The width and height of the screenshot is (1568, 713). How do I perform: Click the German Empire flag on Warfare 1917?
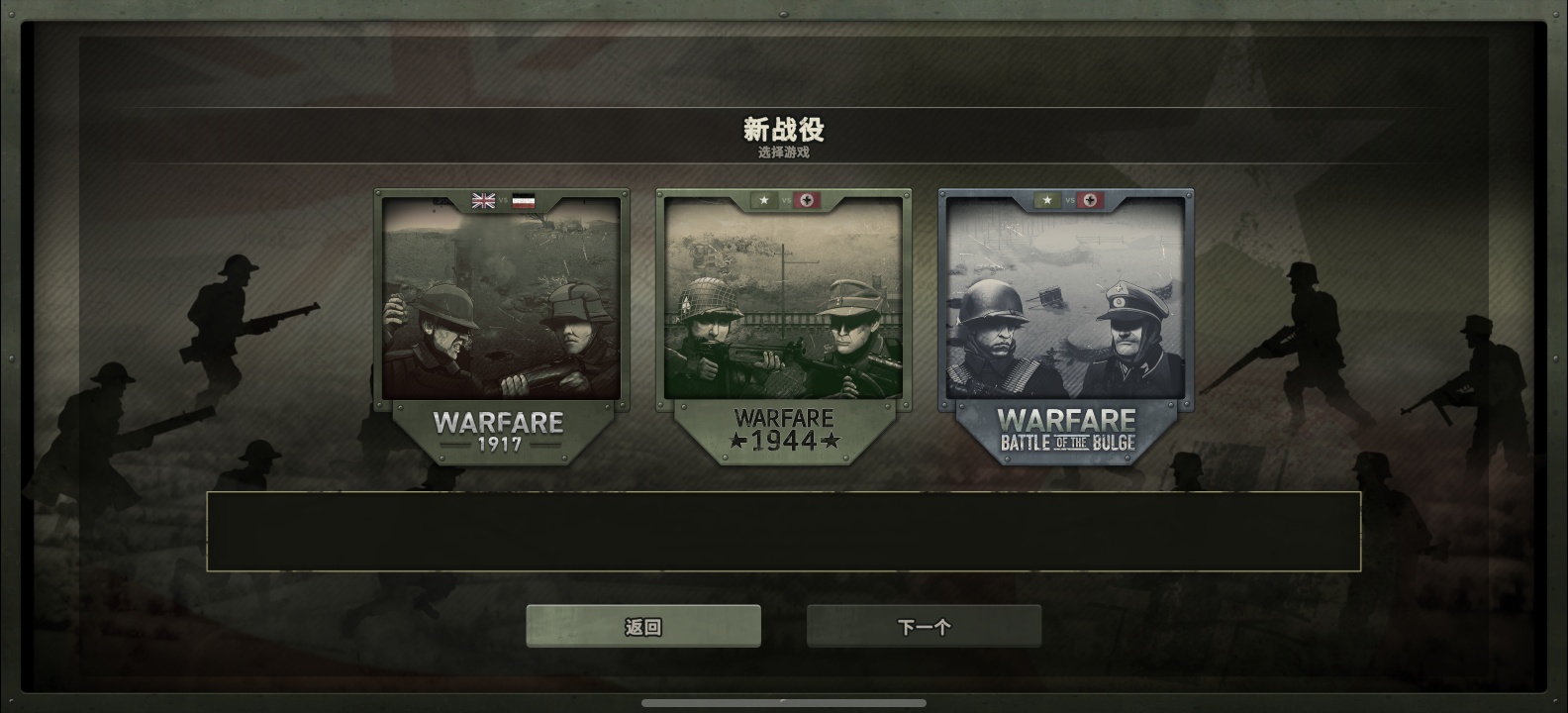(x=522, y=201)
